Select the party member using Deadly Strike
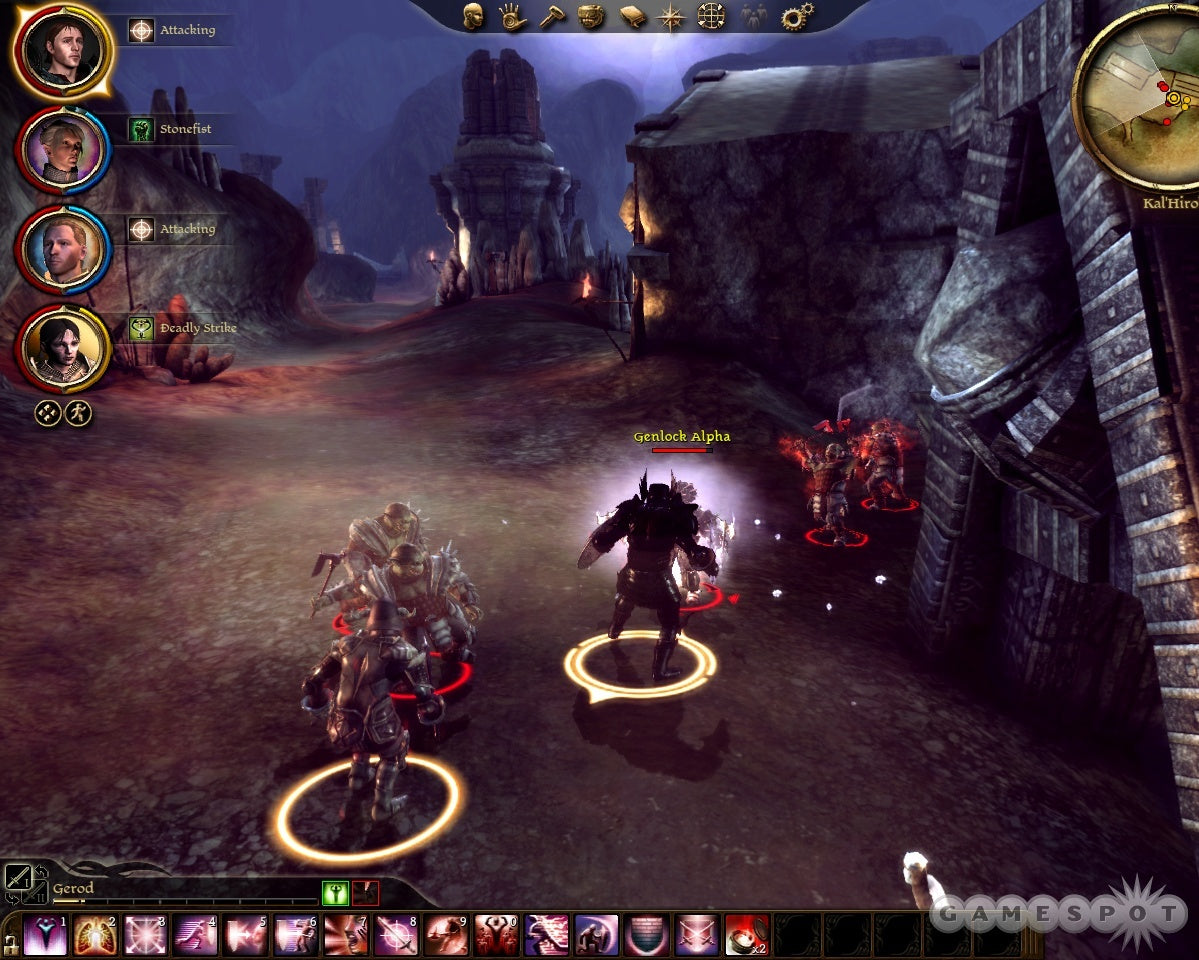The height and width of the screenshot is (960, 1199). tap(64, 348)
